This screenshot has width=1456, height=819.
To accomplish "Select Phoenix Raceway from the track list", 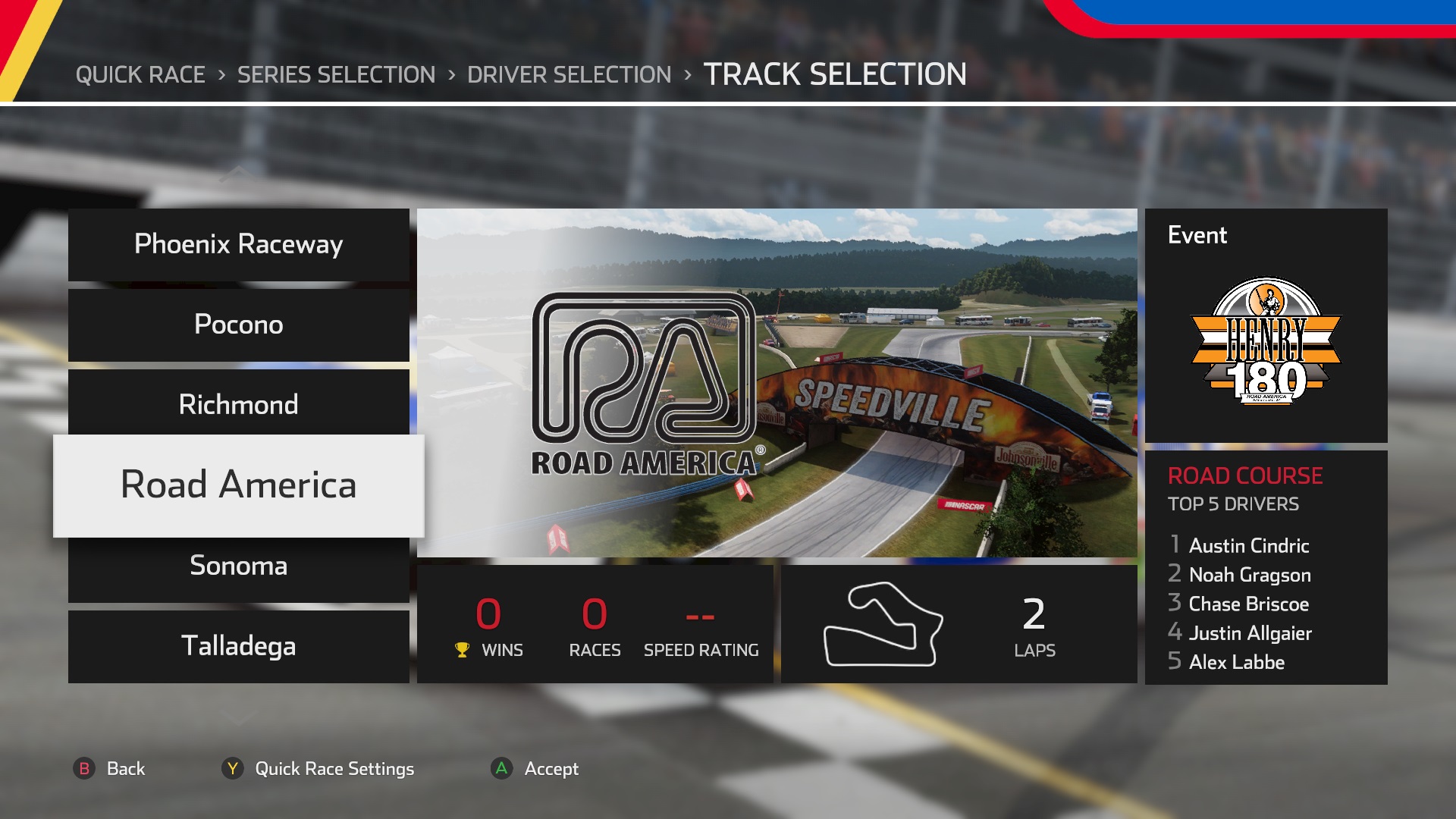I will click(238, 245).
